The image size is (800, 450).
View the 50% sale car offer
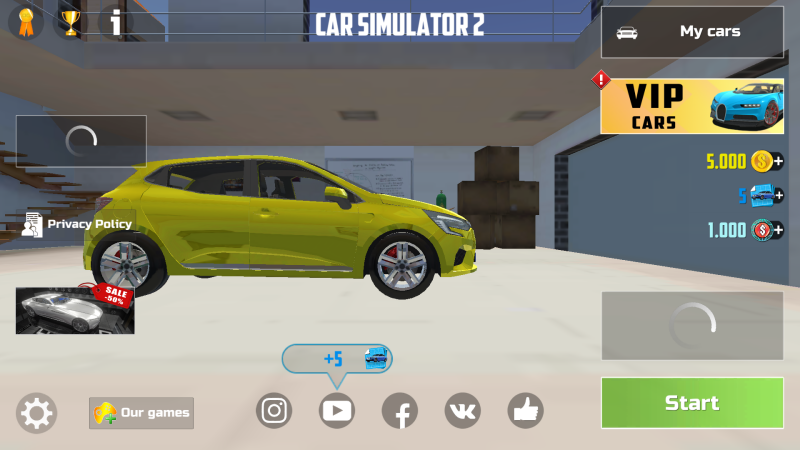coord(75,310)
